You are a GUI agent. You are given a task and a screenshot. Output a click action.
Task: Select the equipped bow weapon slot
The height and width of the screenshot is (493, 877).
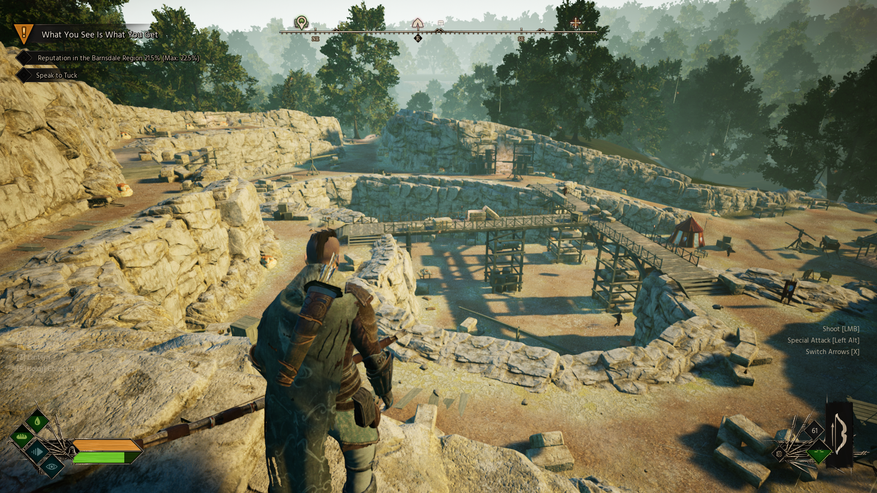839,433
